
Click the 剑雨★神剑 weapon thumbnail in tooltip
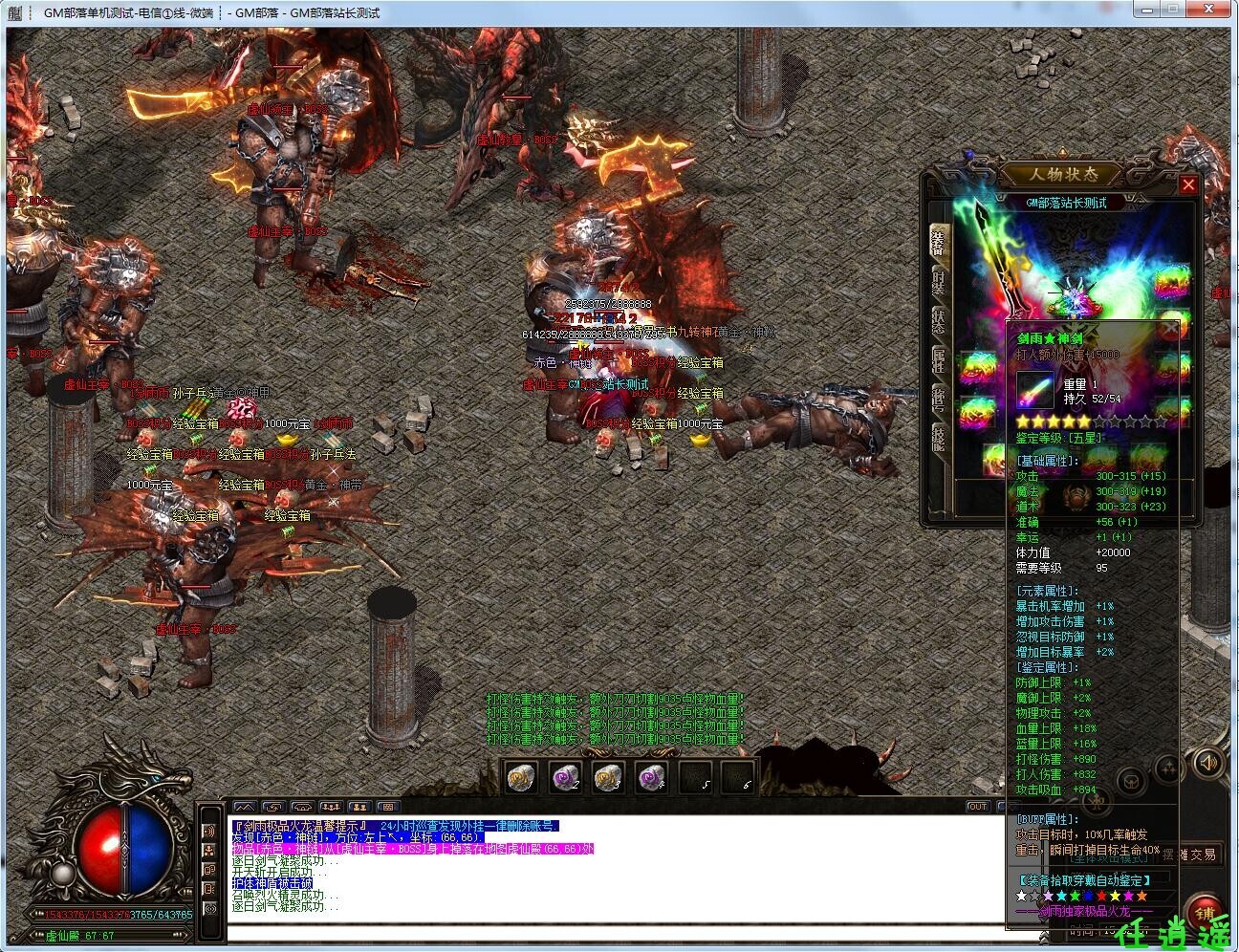pos(1037,388)
